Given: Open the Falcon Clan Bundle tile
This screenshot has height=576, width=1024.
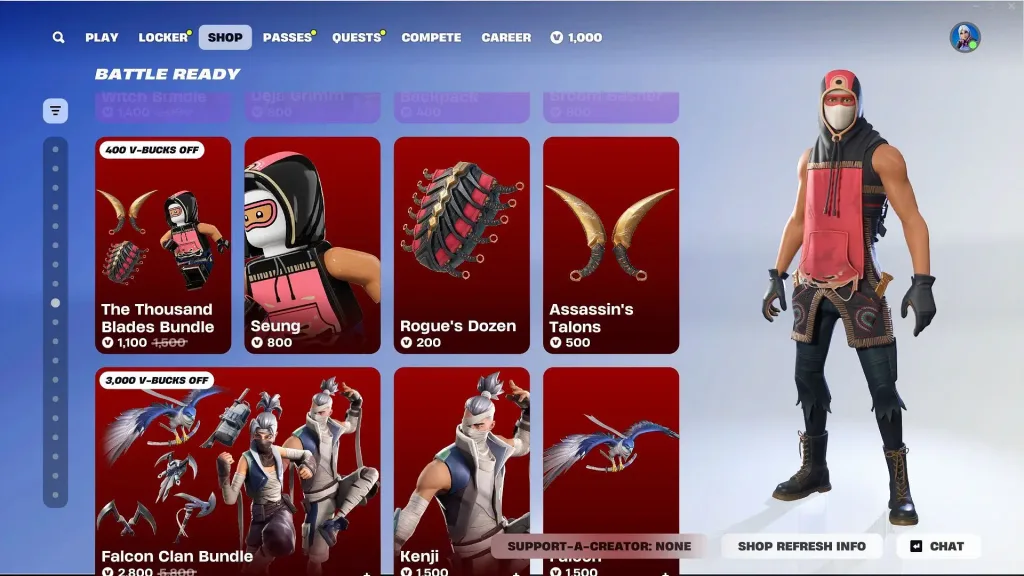Looking at the screenshot, I should click(238, 470).
